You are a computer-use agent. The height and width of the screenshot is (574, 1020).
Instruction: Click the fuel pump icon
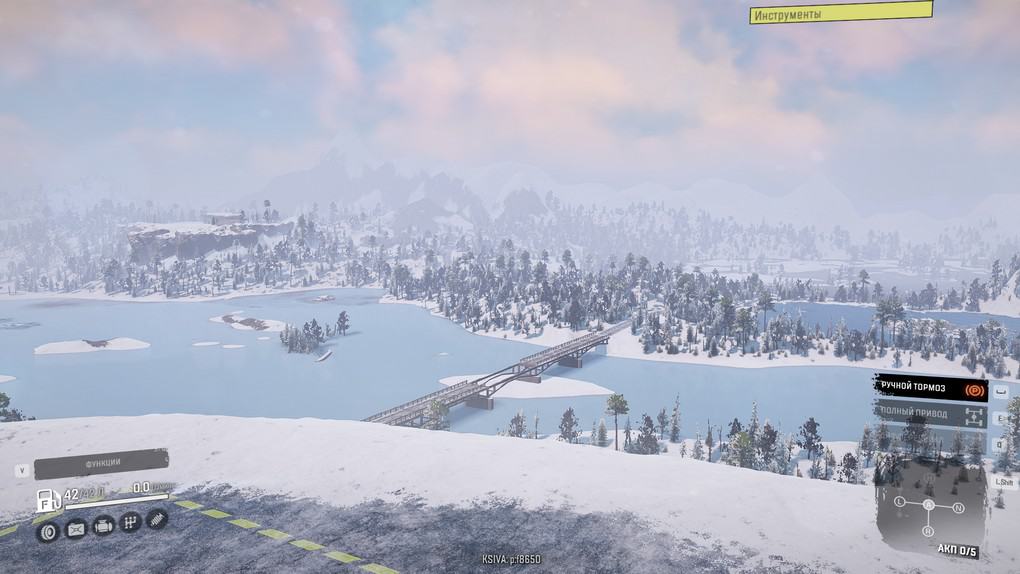coord(47,499)
